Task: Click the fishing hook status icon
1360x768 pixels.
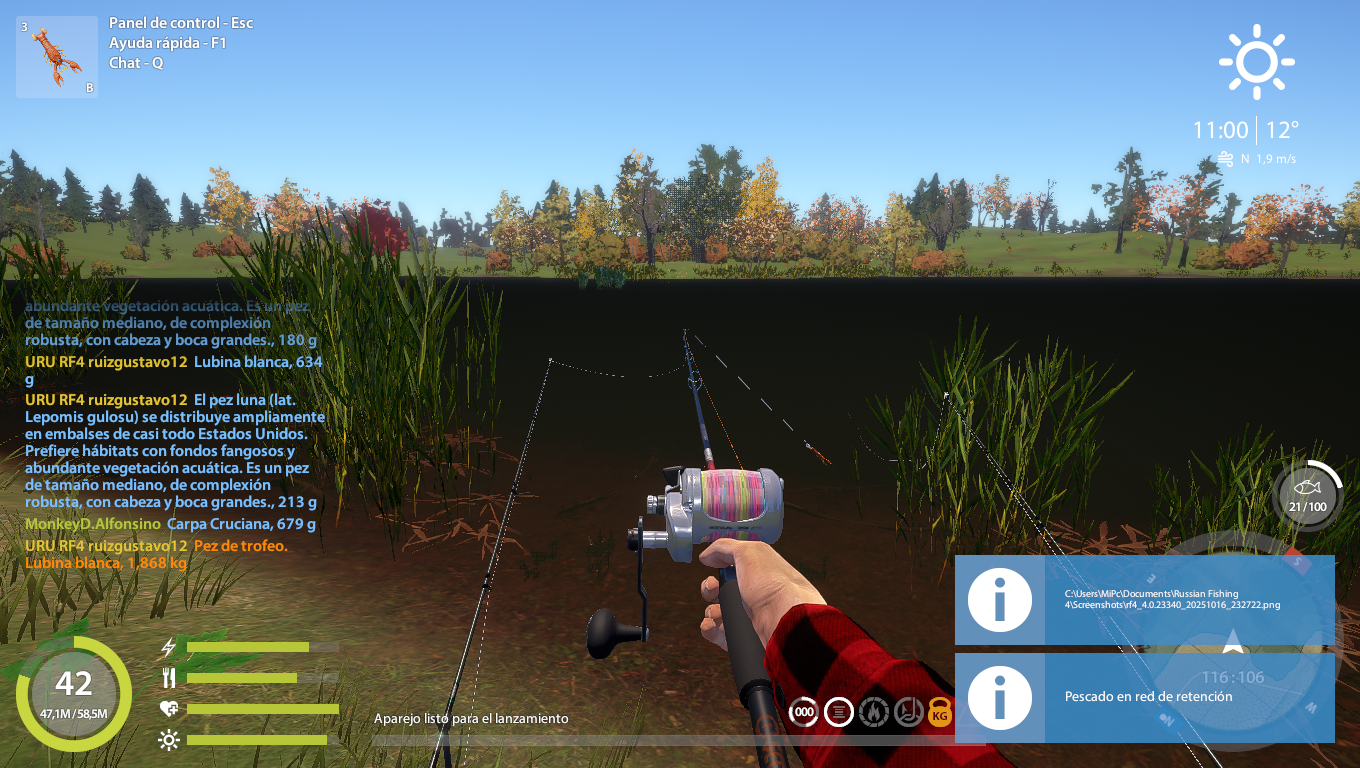Action: [x=907, y=712]
